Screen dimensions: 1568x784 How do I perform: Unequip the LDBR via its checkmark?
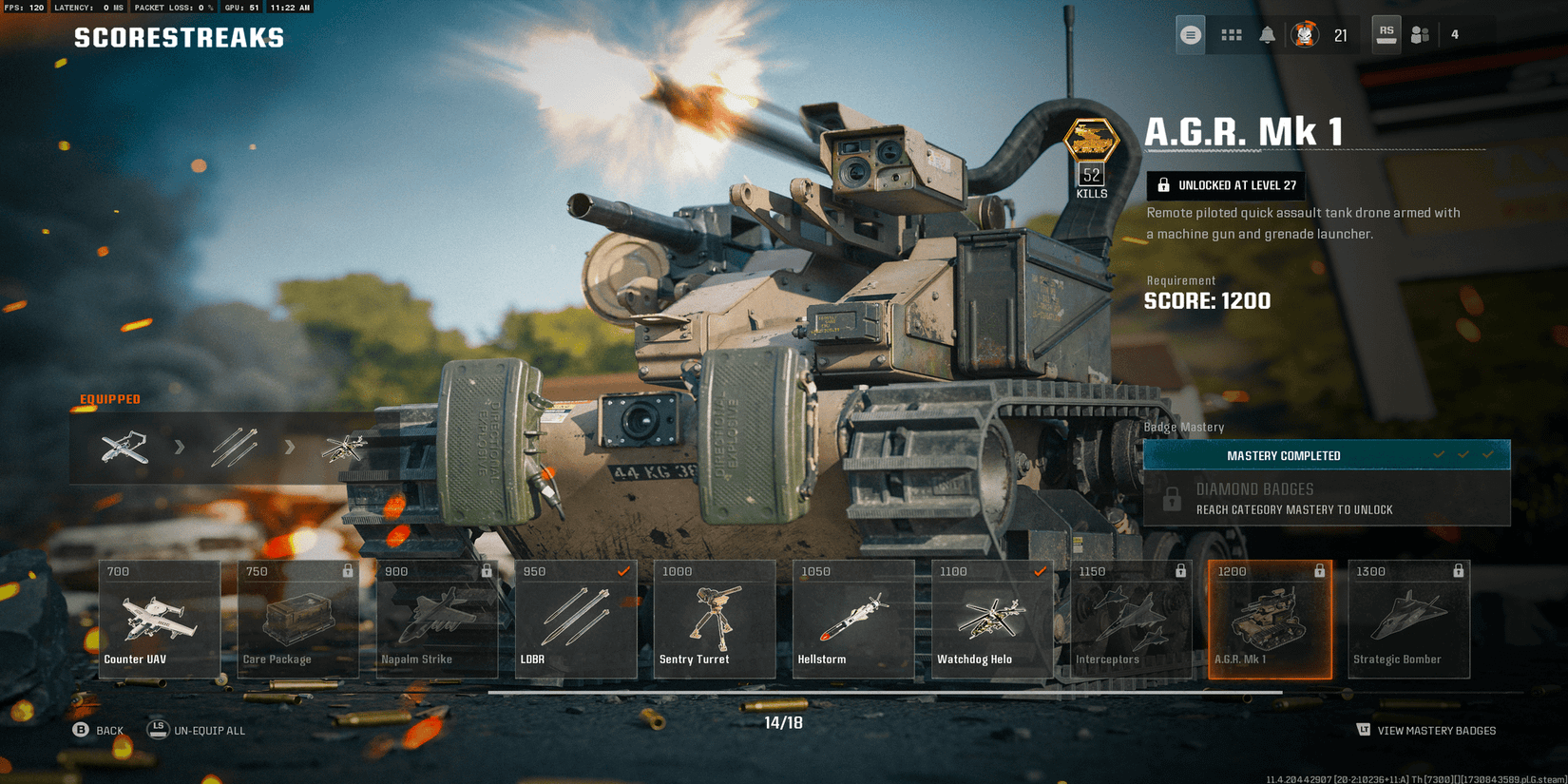pos(624,571)
